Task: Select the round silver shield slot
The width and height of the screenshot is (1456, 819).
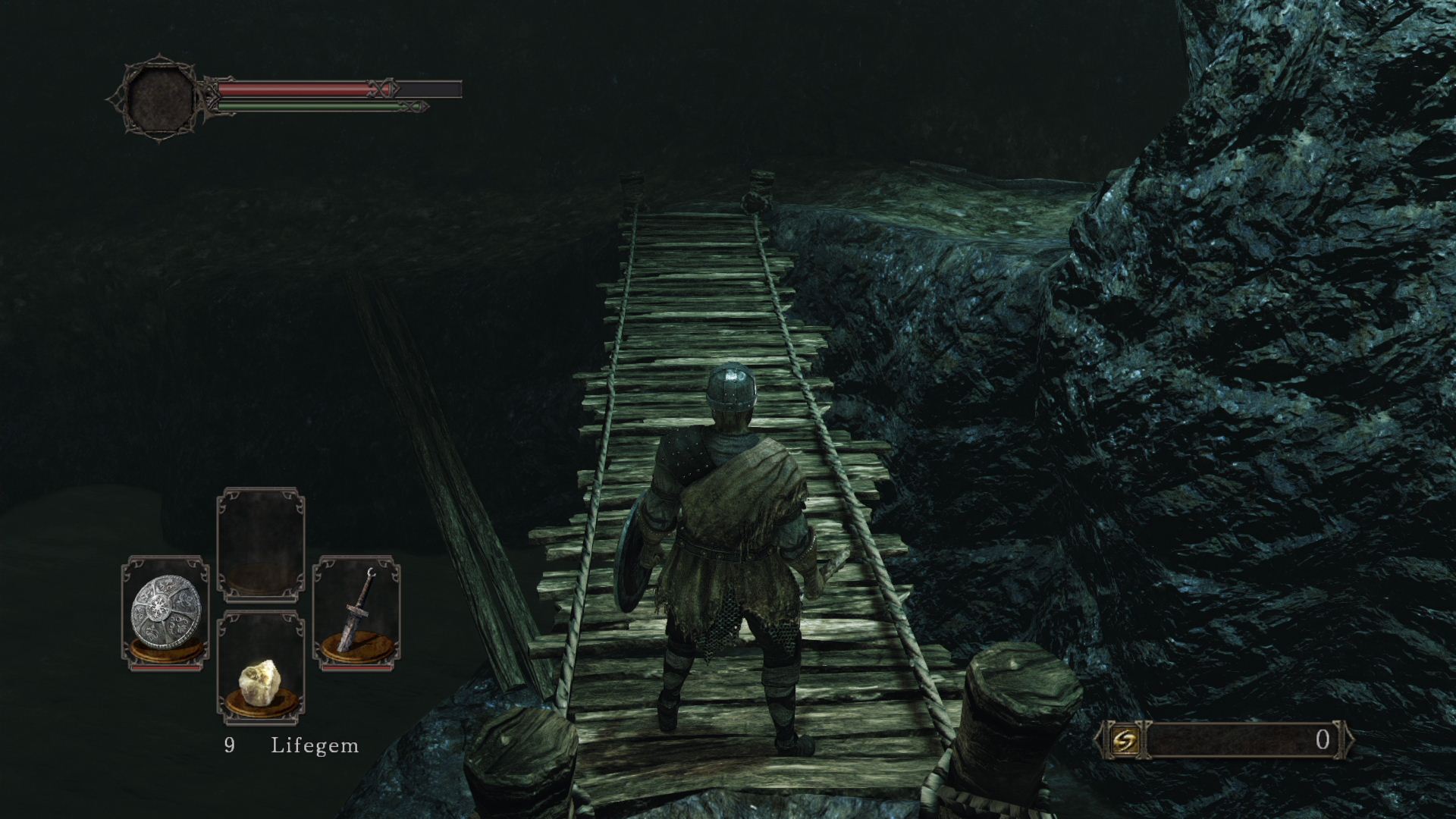Action: point(166,613)
